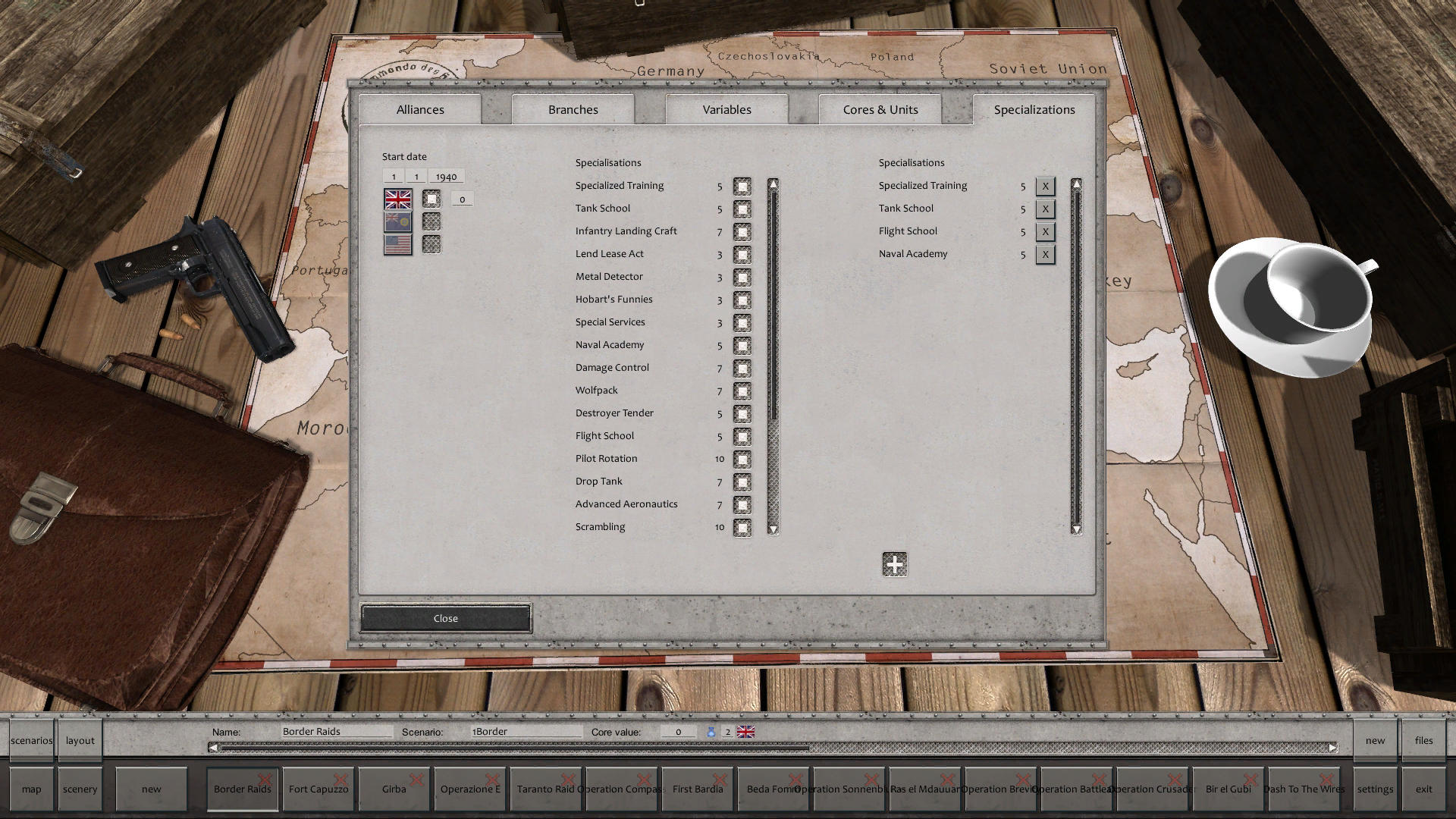Select the United States flag
1456x819 pixels.
(x=396, y=243)
